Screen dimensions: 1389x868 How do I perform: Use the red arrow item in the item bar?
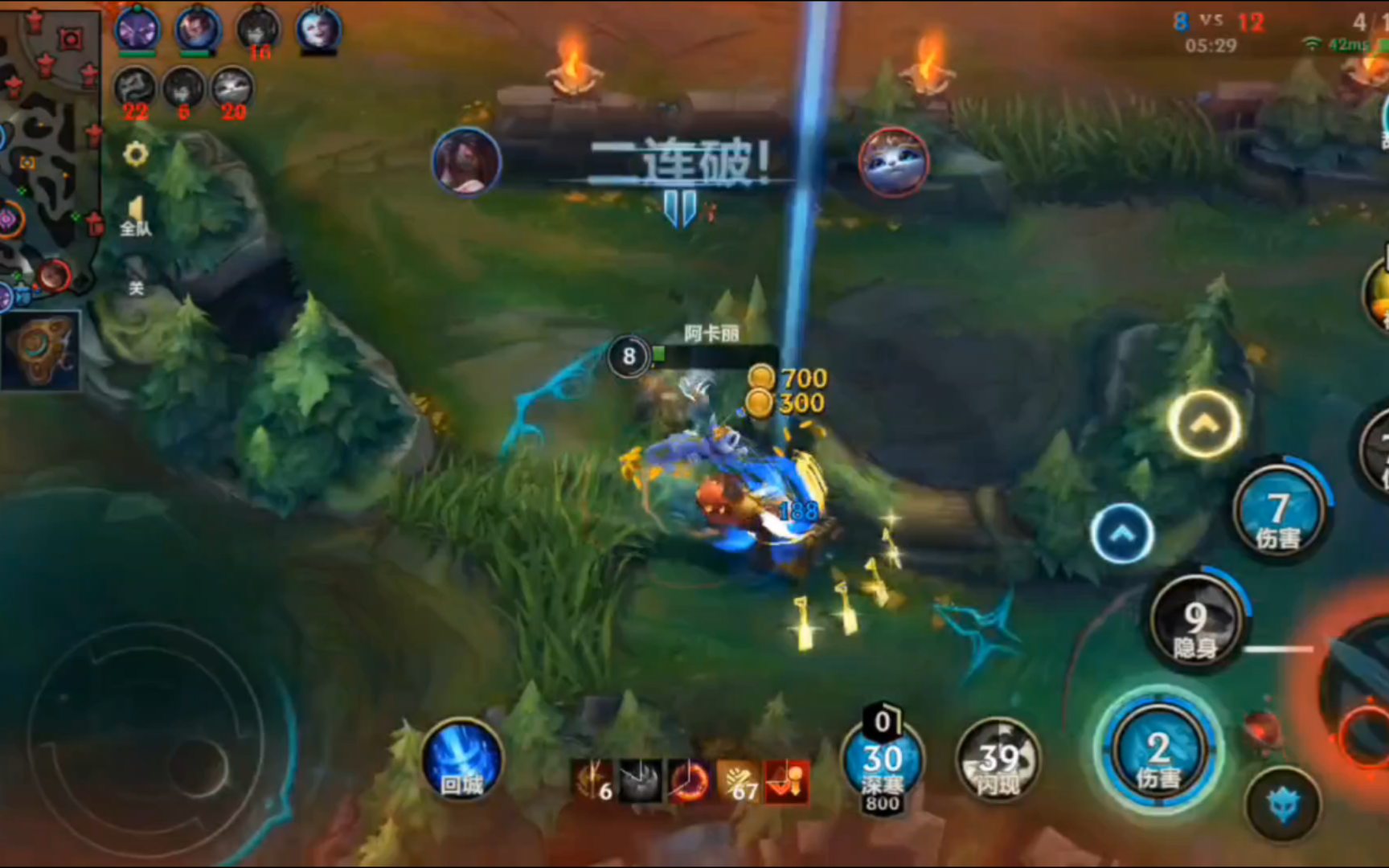786,781
